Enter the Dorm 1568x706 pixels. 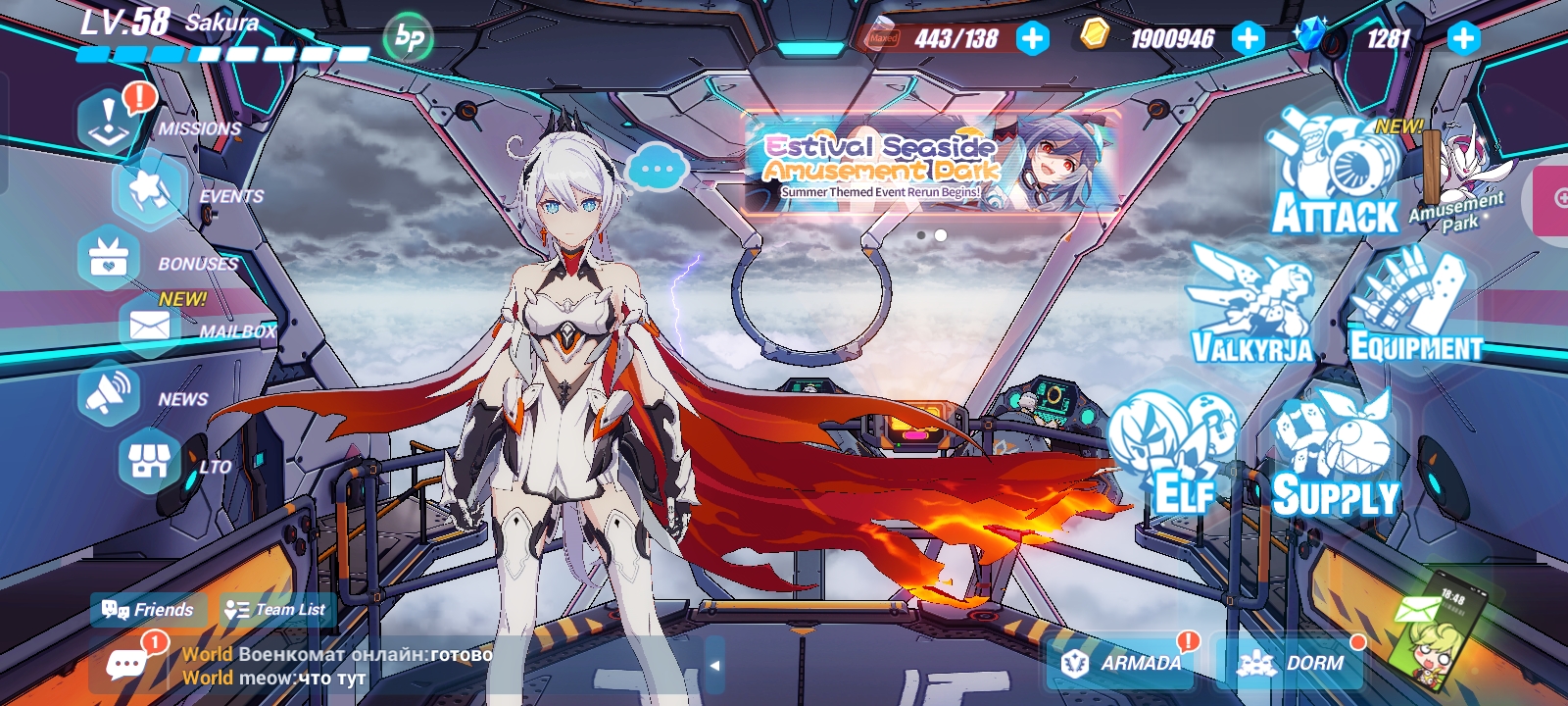pyautogui.click(x=1289, y=662)
